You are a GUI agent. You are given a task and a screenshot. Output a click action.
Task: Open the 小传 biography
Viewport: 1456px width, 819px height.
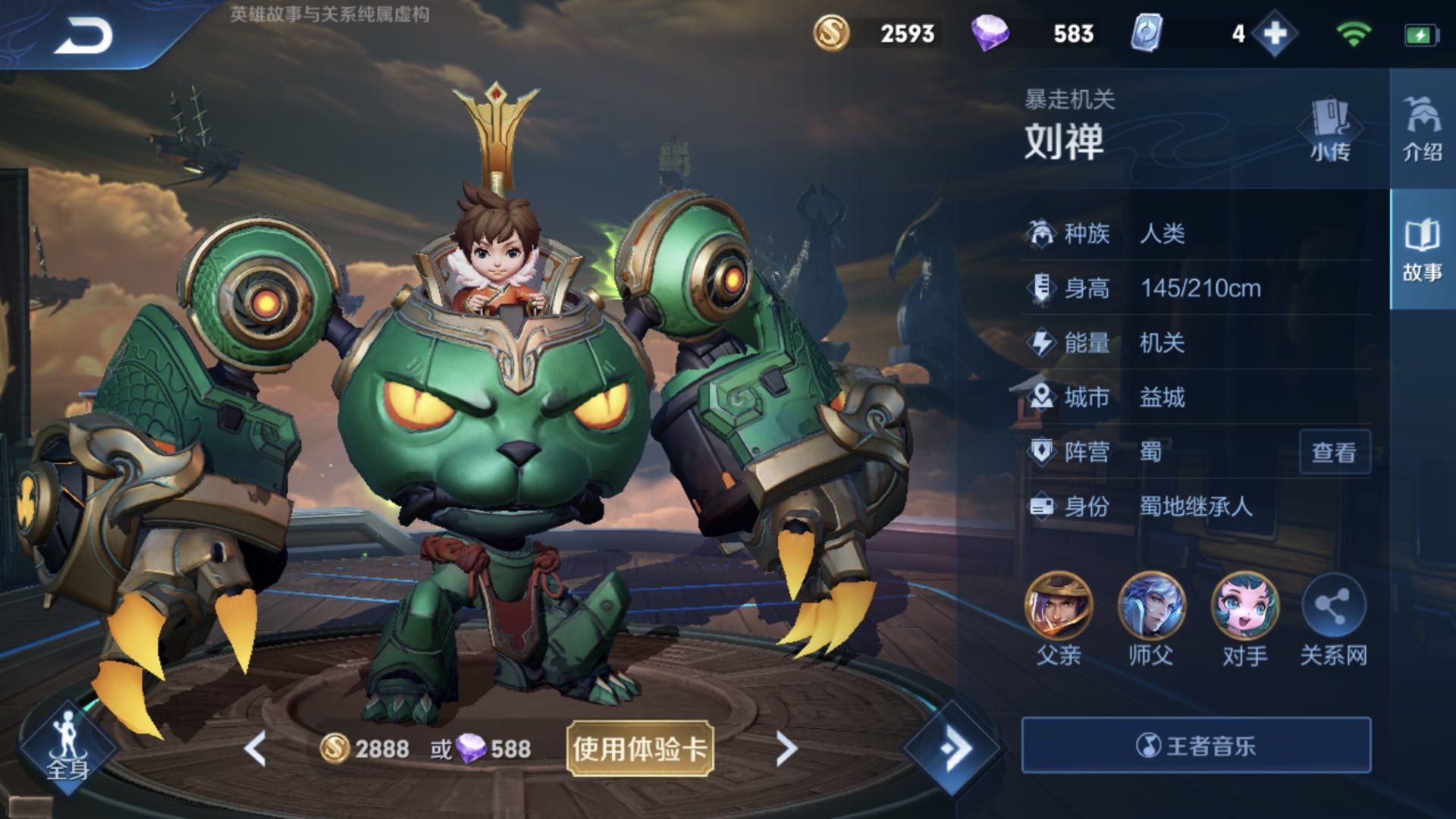tap(1329, 129)
